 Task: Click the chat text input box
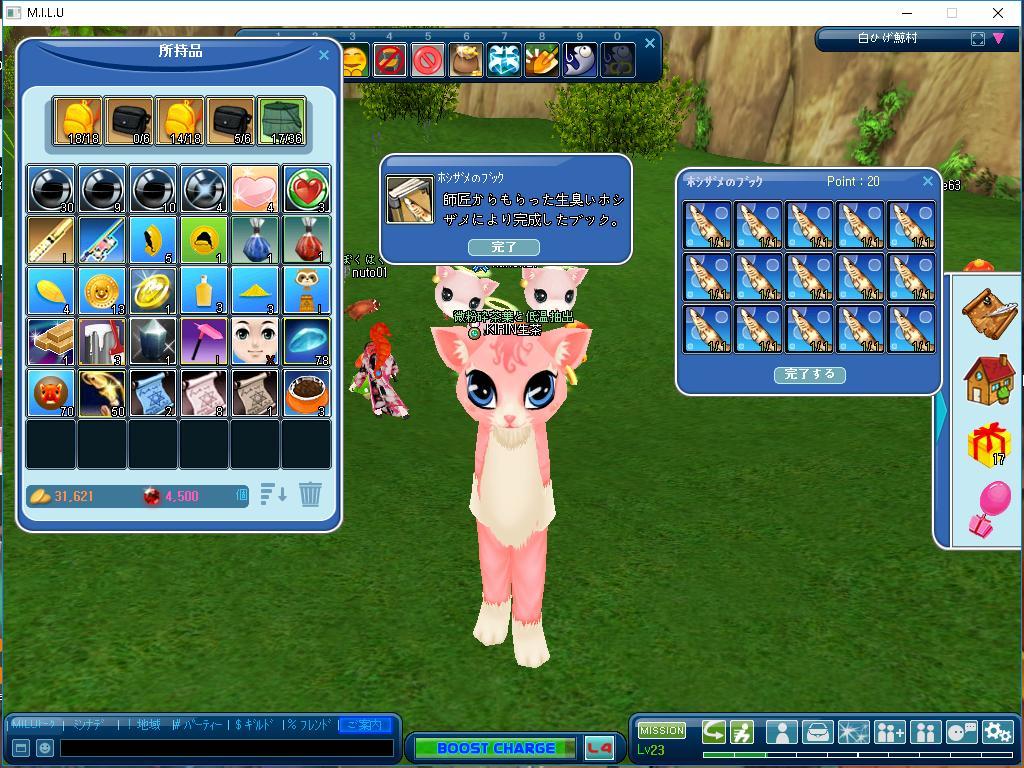[226, 748]
